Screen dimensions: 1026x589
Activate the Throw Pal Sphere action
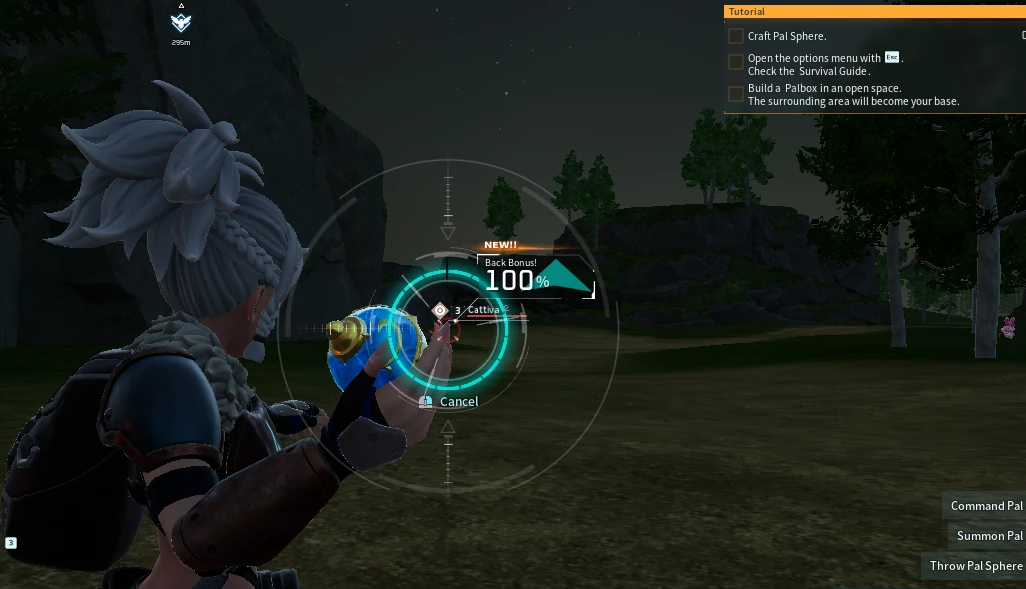click(975, 566)
